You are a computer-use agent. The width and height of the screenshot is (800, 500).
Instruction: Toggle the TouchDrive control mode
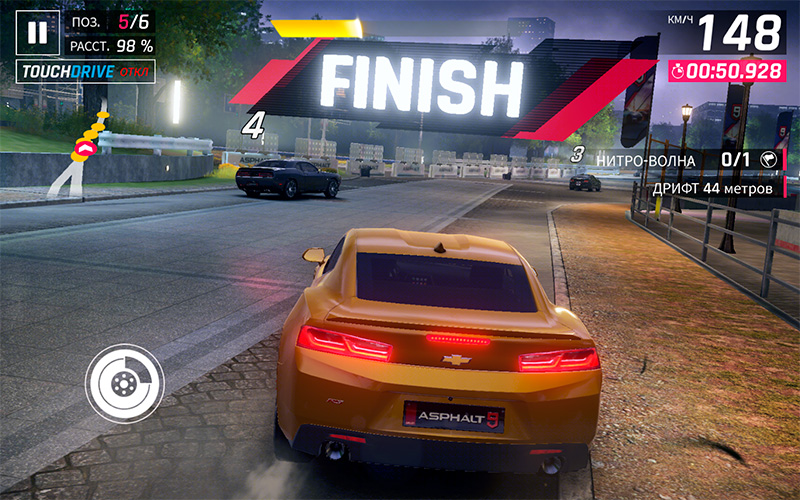coord(85,73)
